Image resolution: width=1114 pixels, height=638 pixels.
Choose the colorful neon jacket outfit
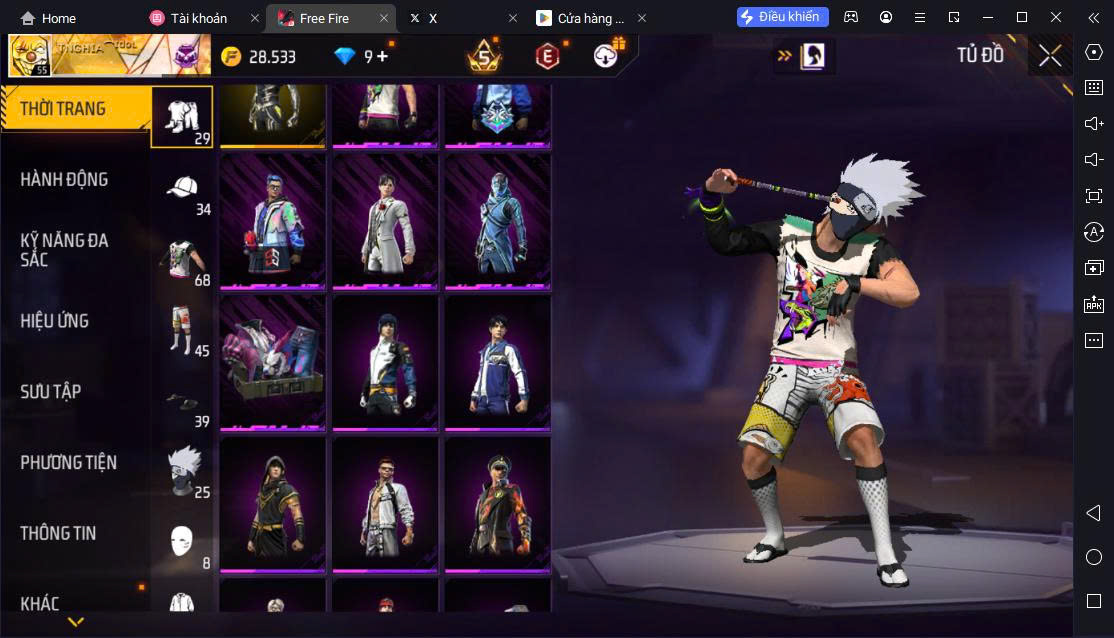[272, 221]
